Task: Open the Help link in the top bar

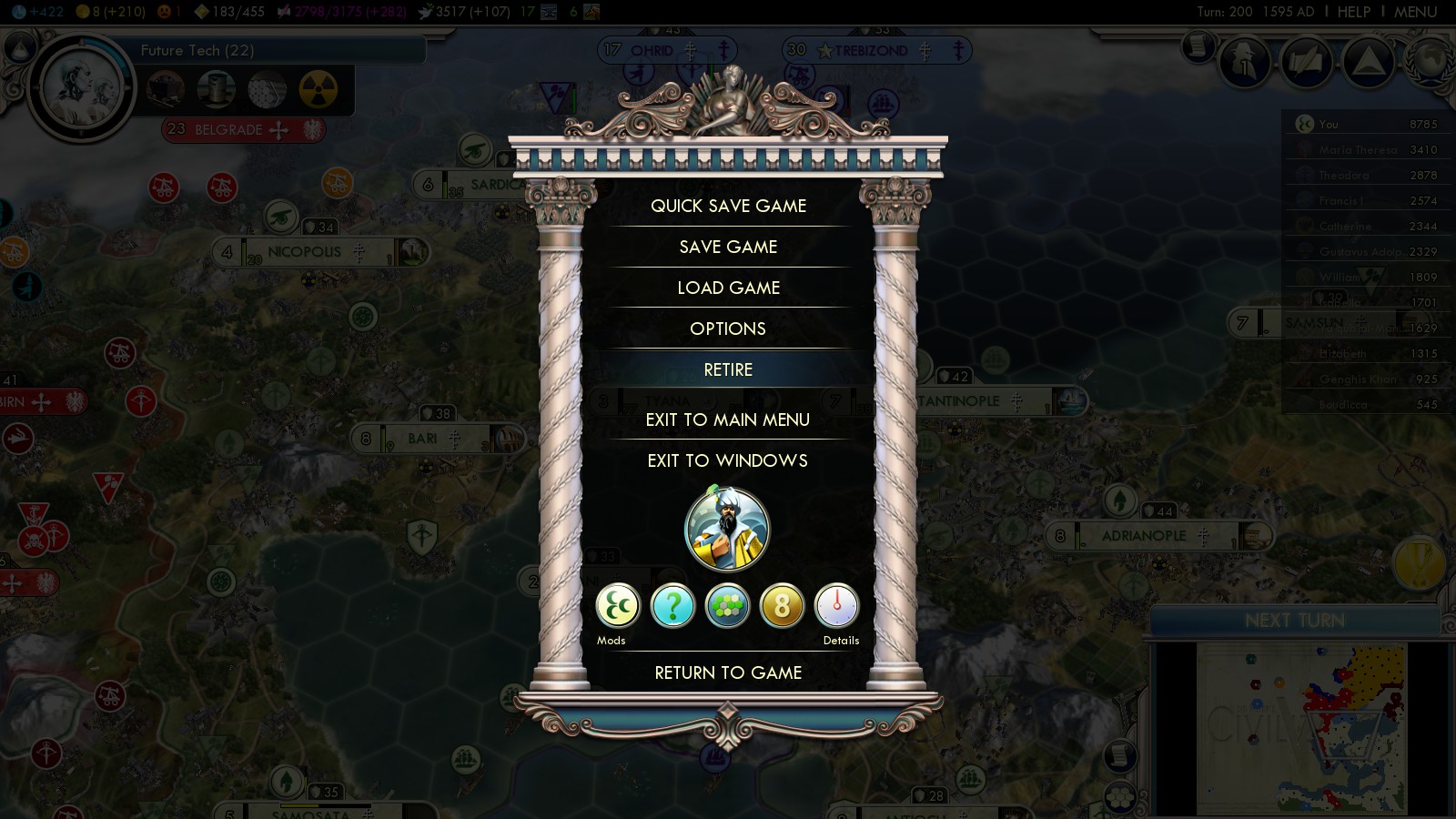Action: pos(1353,12)
